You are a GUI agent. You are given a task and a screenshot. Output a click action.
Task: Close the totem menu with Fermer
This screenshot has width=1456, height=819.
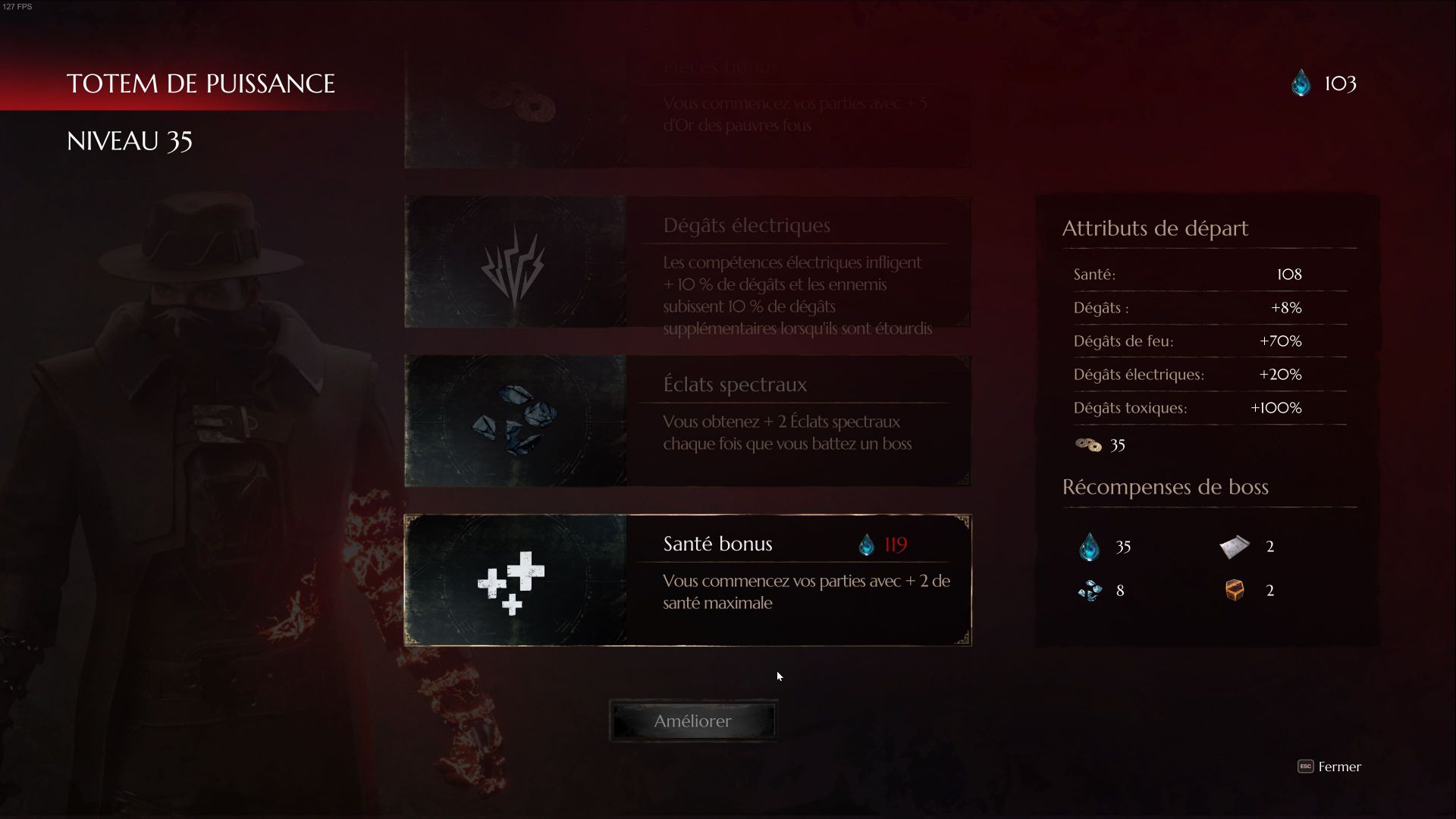[x=1329, y=767]
